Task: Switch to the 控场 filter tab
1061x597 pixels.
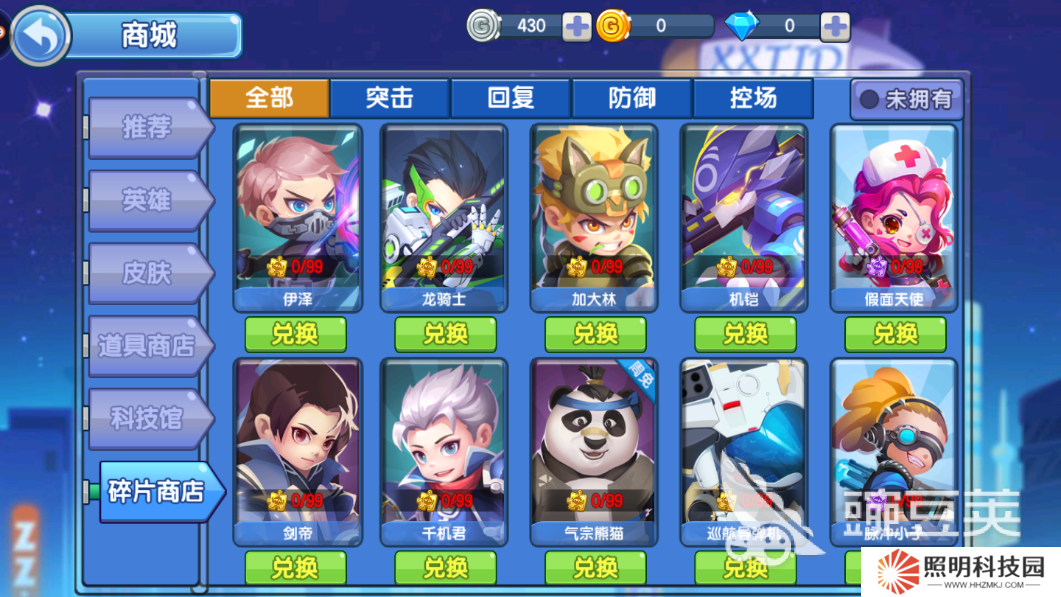Action: (753, 98)
